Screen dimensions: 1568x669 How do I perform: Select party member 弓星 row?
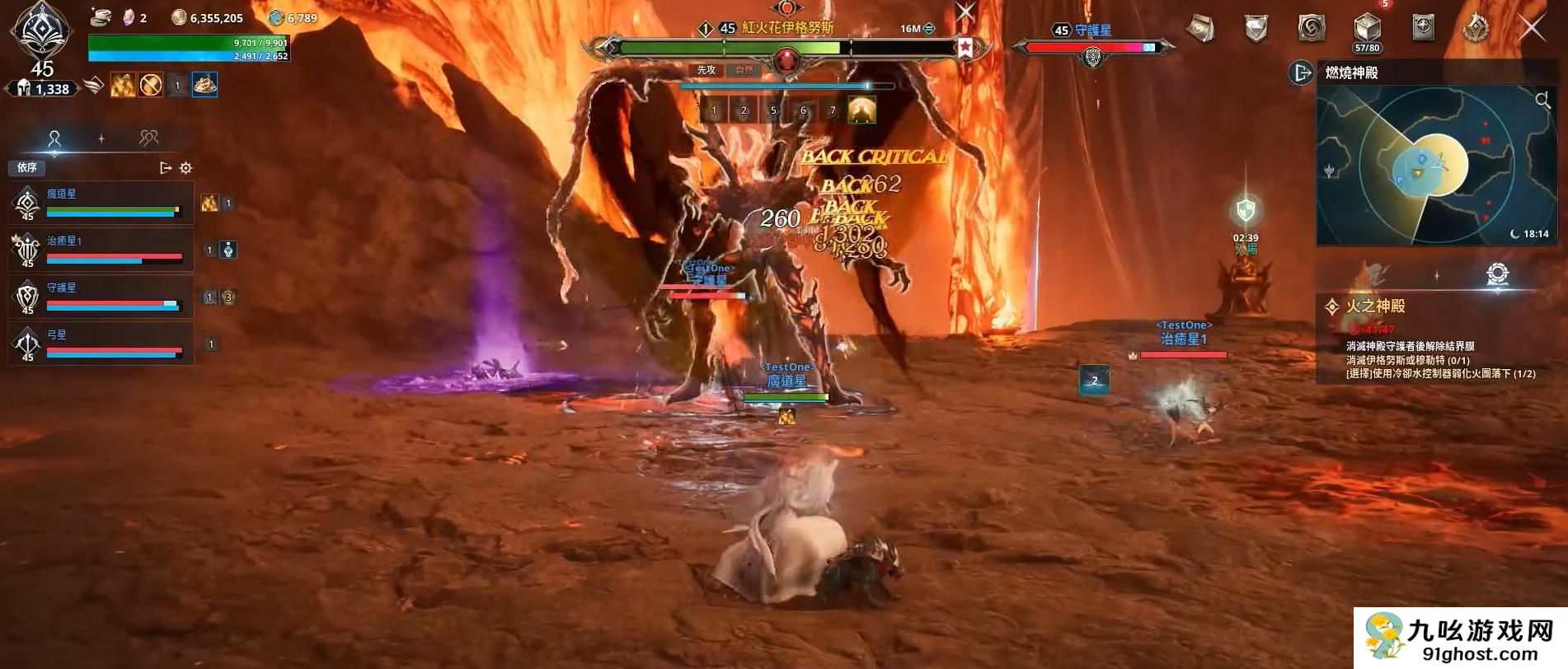click(x=101, y=344)
